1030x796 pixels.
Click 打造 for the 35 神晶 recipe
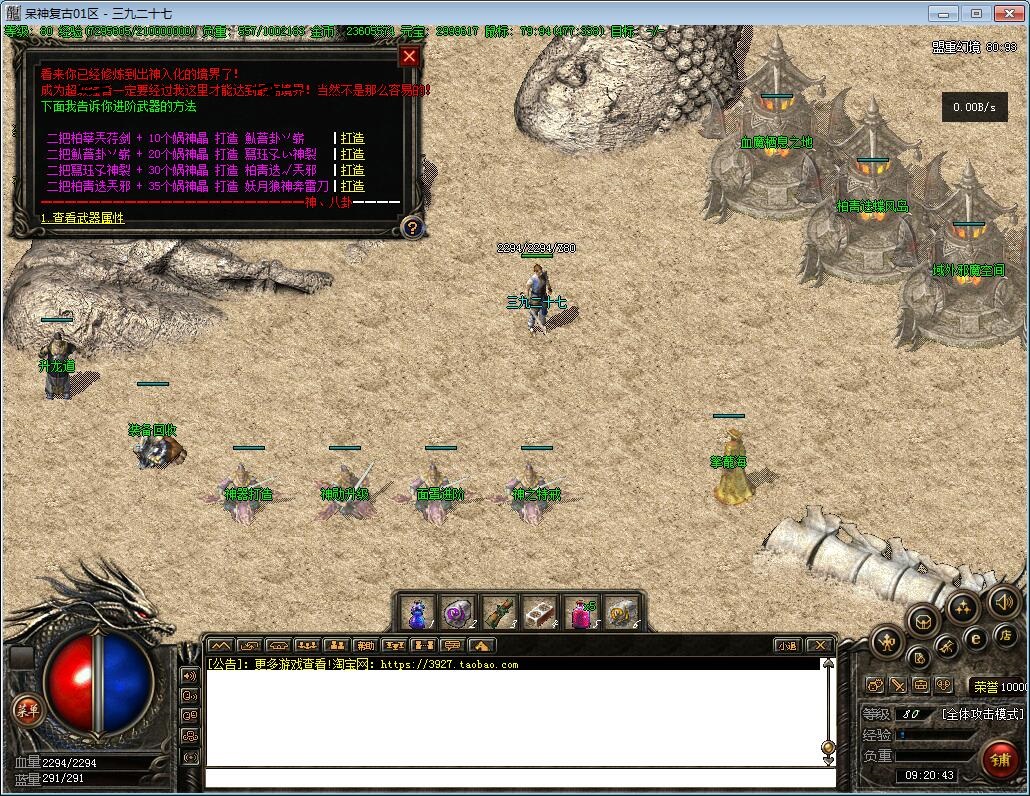click(x=352, y=186)
